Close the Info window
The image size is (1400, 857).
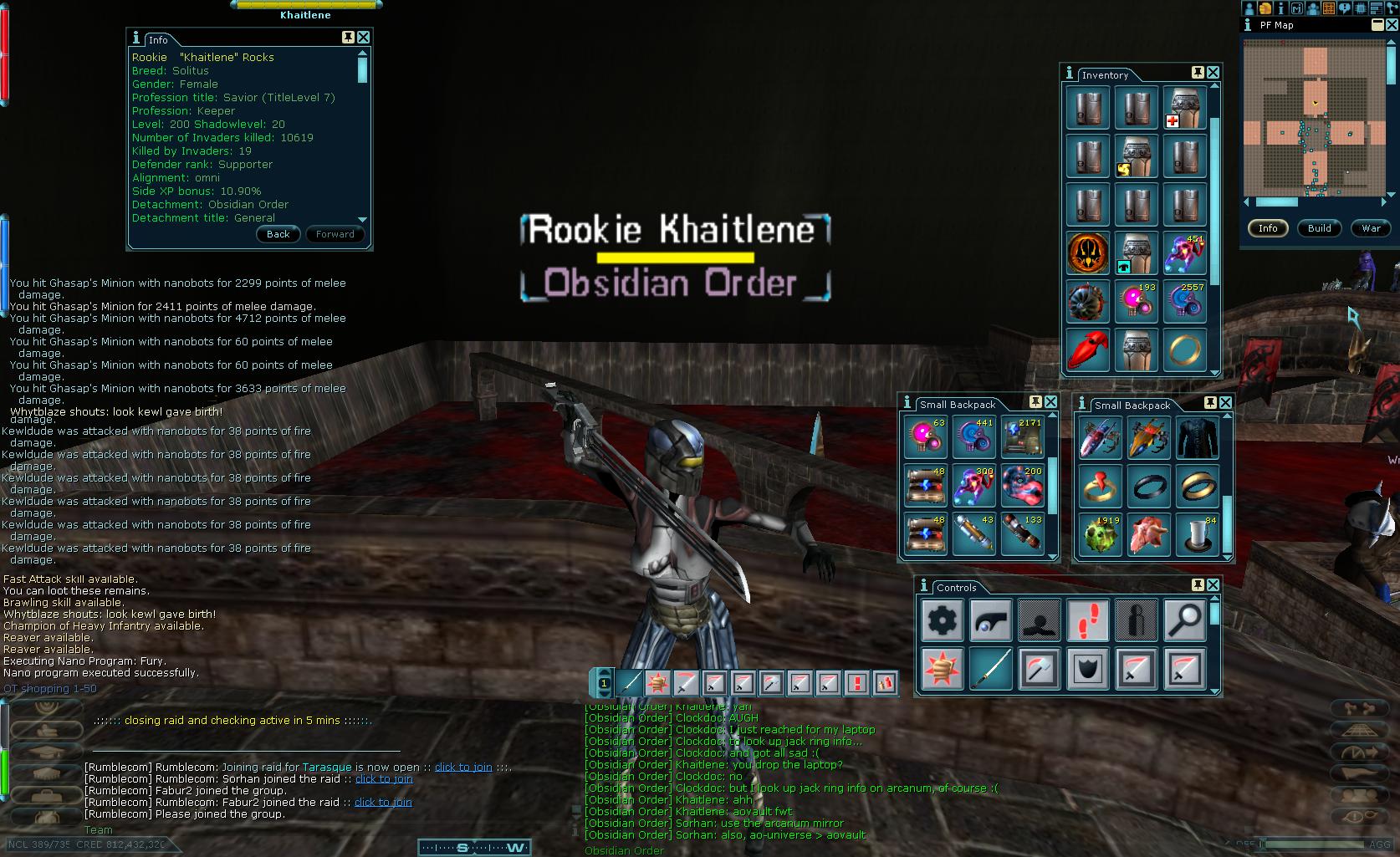tap(363, 38)
